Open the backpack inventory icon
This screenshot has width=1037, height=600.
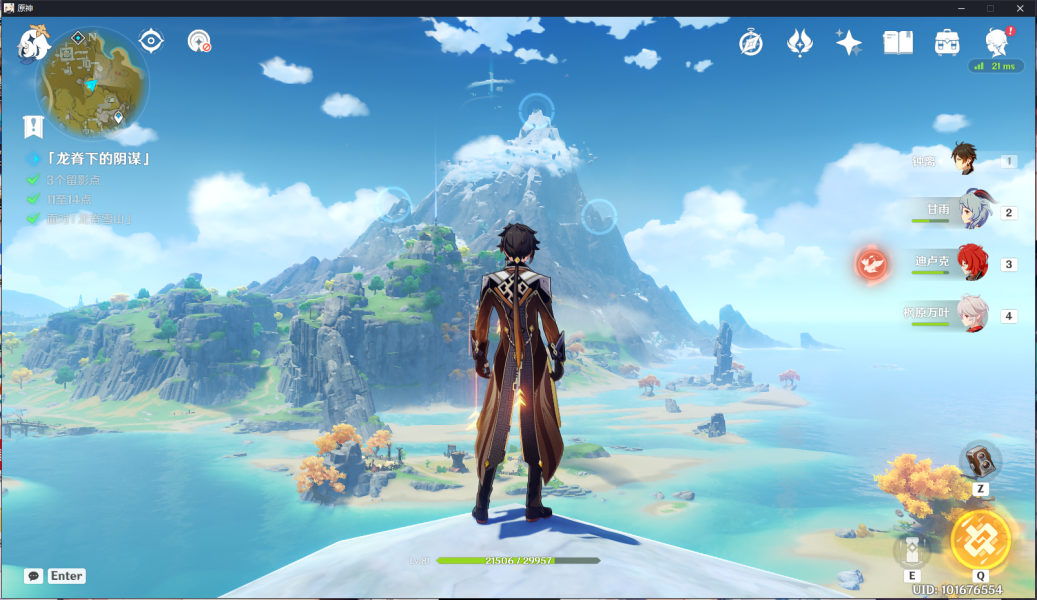(946, 42)
